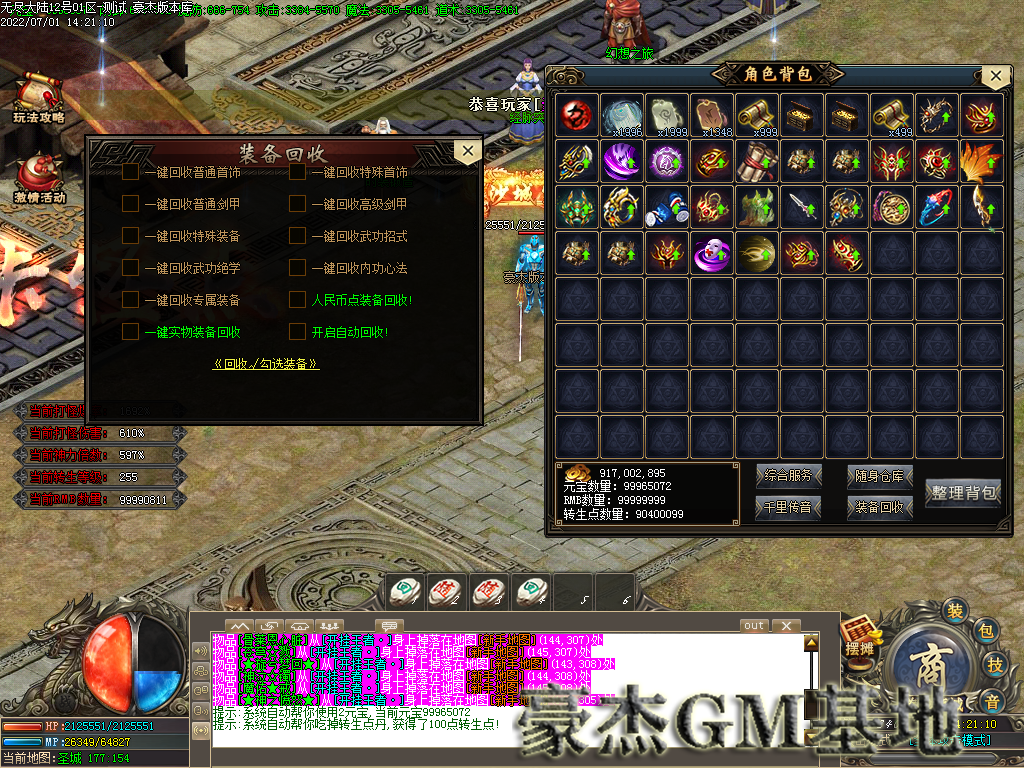
Task: Enable 一键回收特殊首饰 option
Action: 297,172
